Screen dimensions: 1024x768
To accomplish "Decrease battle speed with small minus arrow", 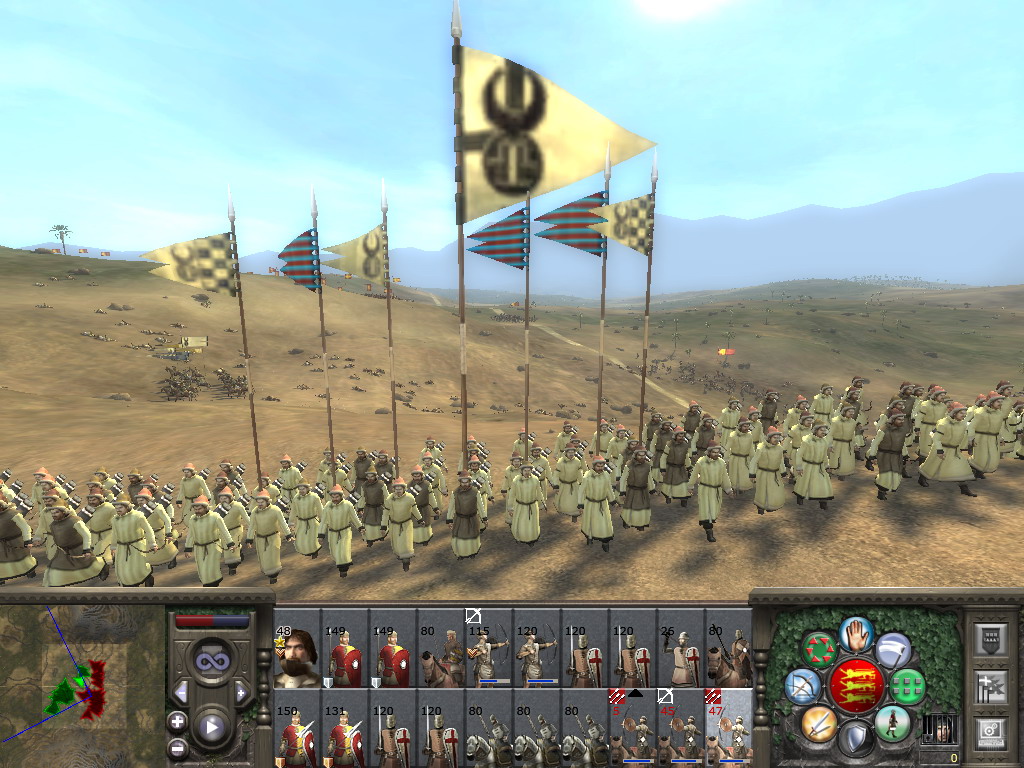I will point(182,692).
